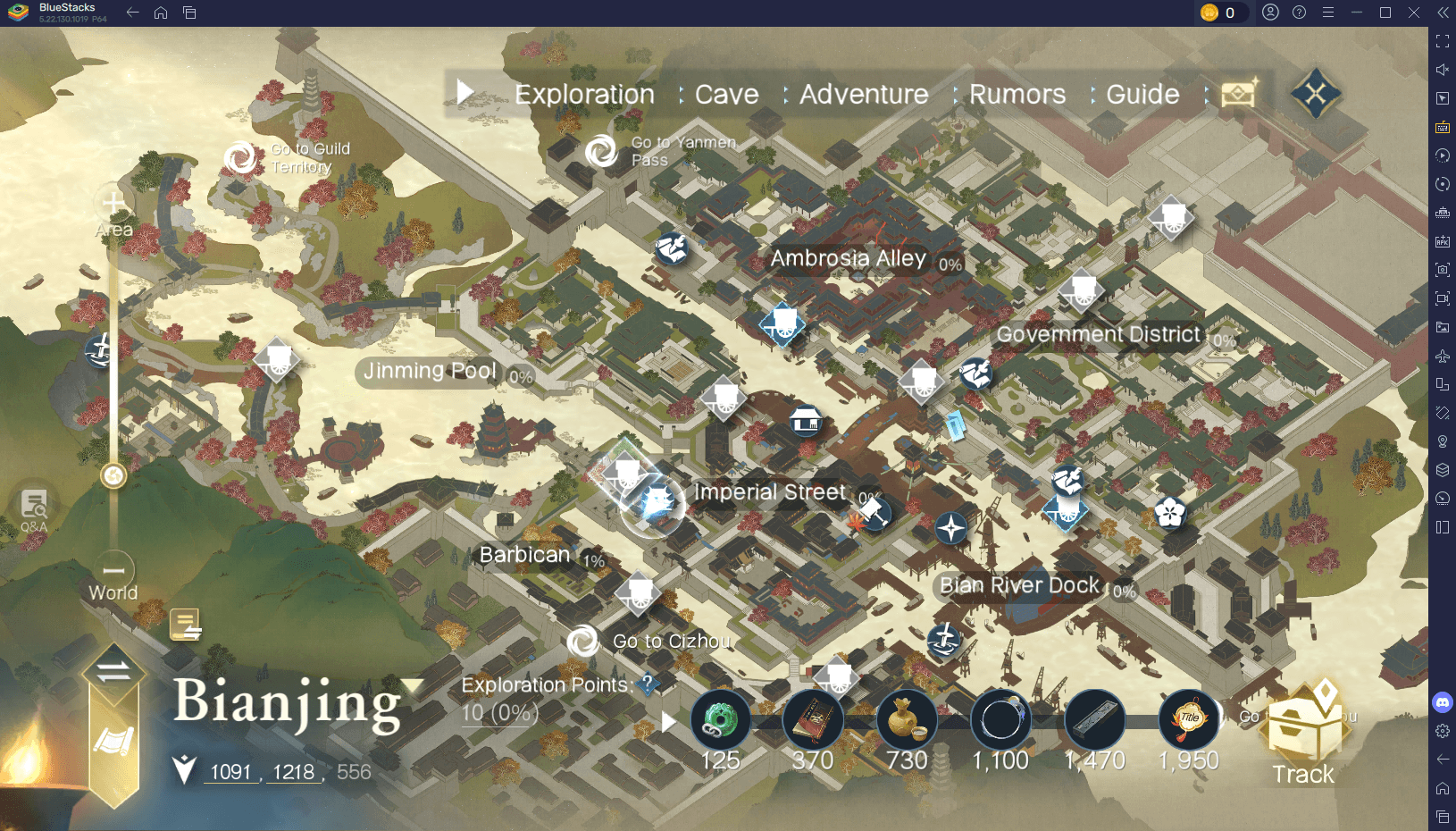Travel via Go to Guild Territory portal
Viewport: 1456px width, 831px height.
click(241, 158)
